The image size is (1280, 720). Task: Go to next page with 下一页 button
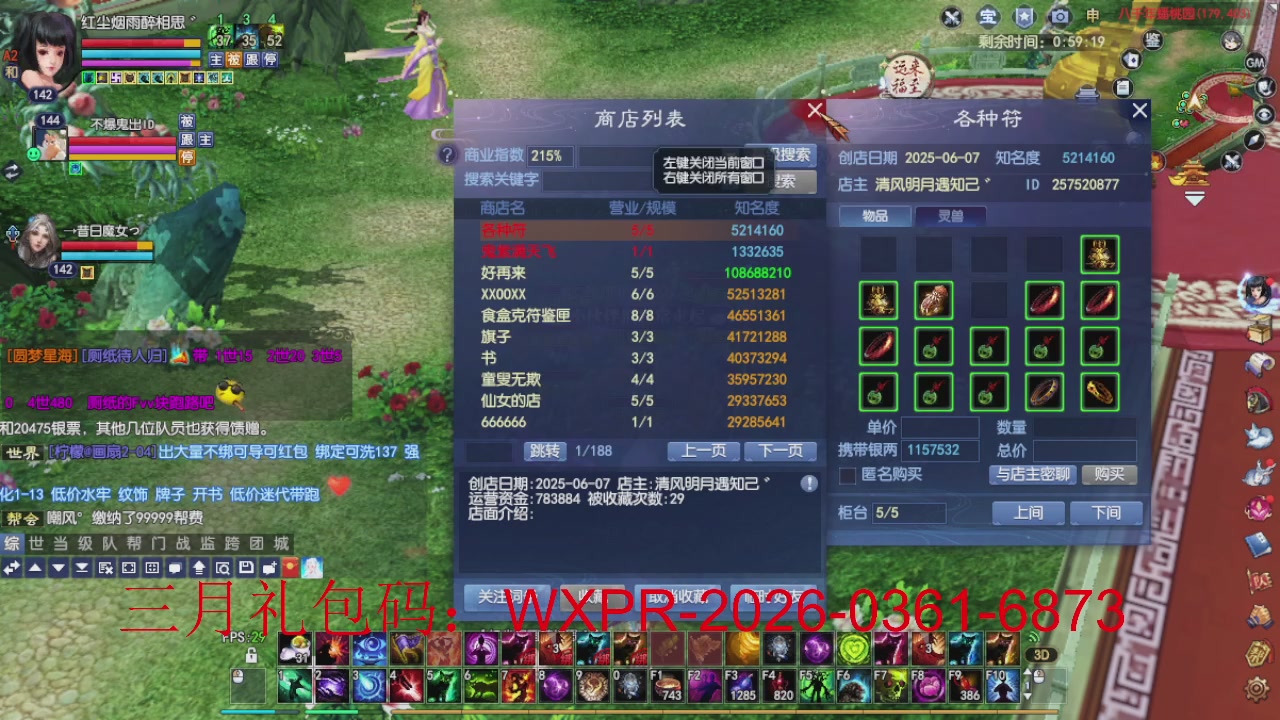[x=781, y=451]
